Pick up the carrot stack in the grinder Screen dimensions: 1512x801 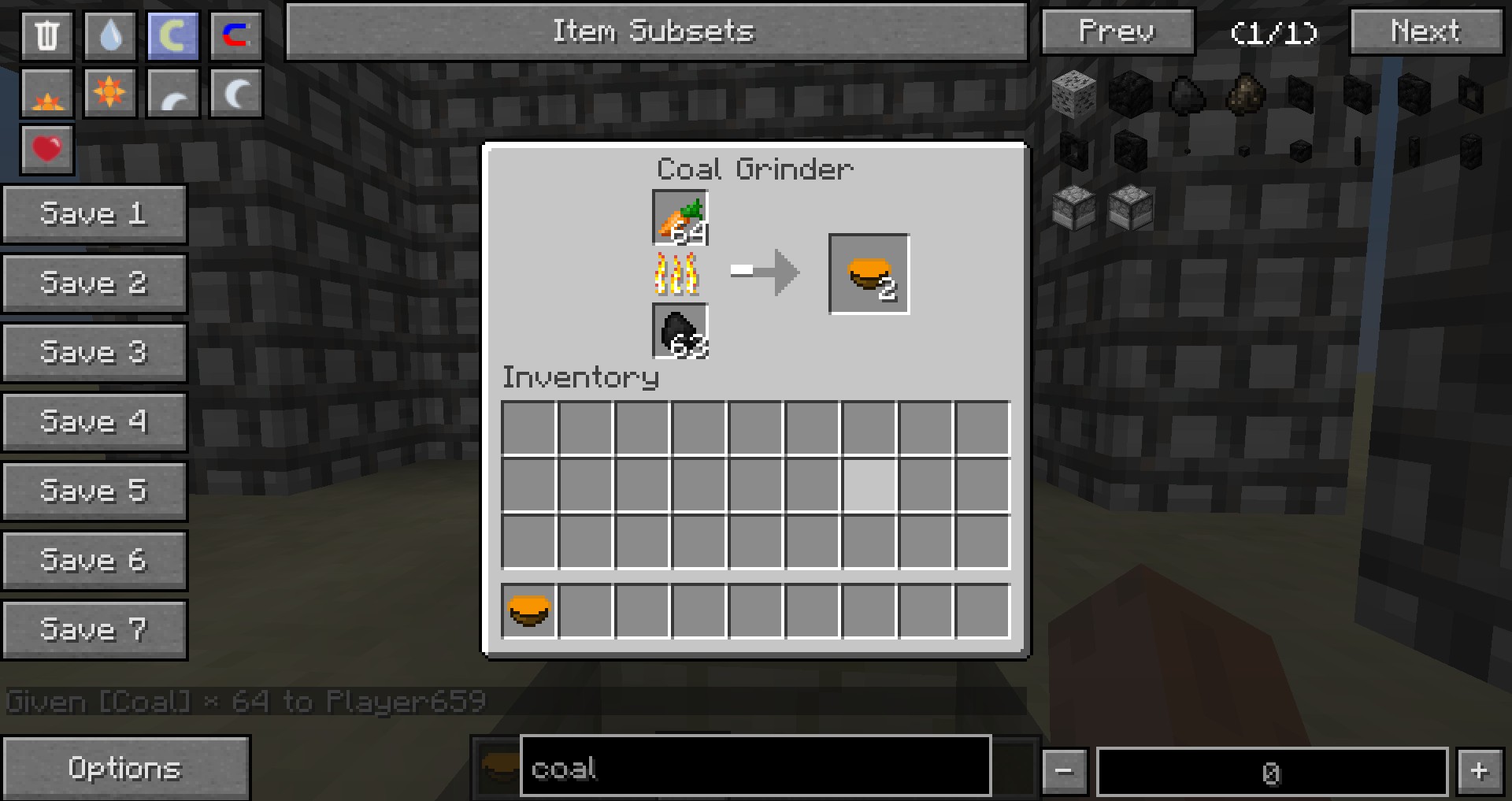[x=680, y=218]
